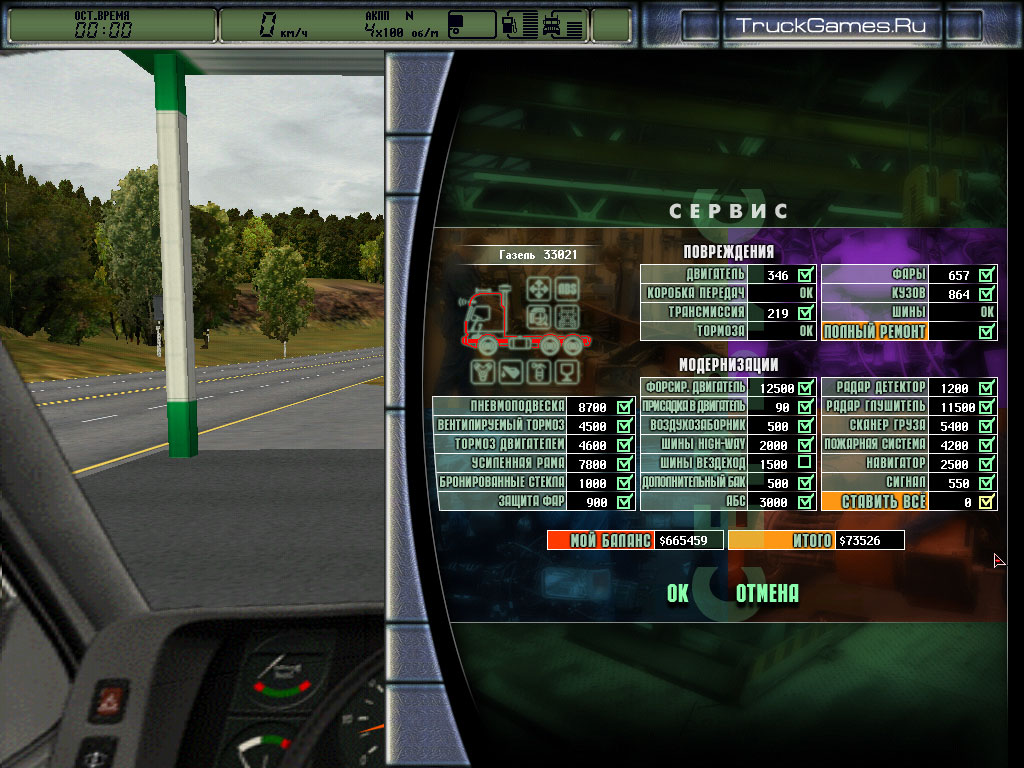Toggle the СКАНЕР ГРУЗА upgrade checkbox
The image size is (1024, 768).
click(987, 426)
